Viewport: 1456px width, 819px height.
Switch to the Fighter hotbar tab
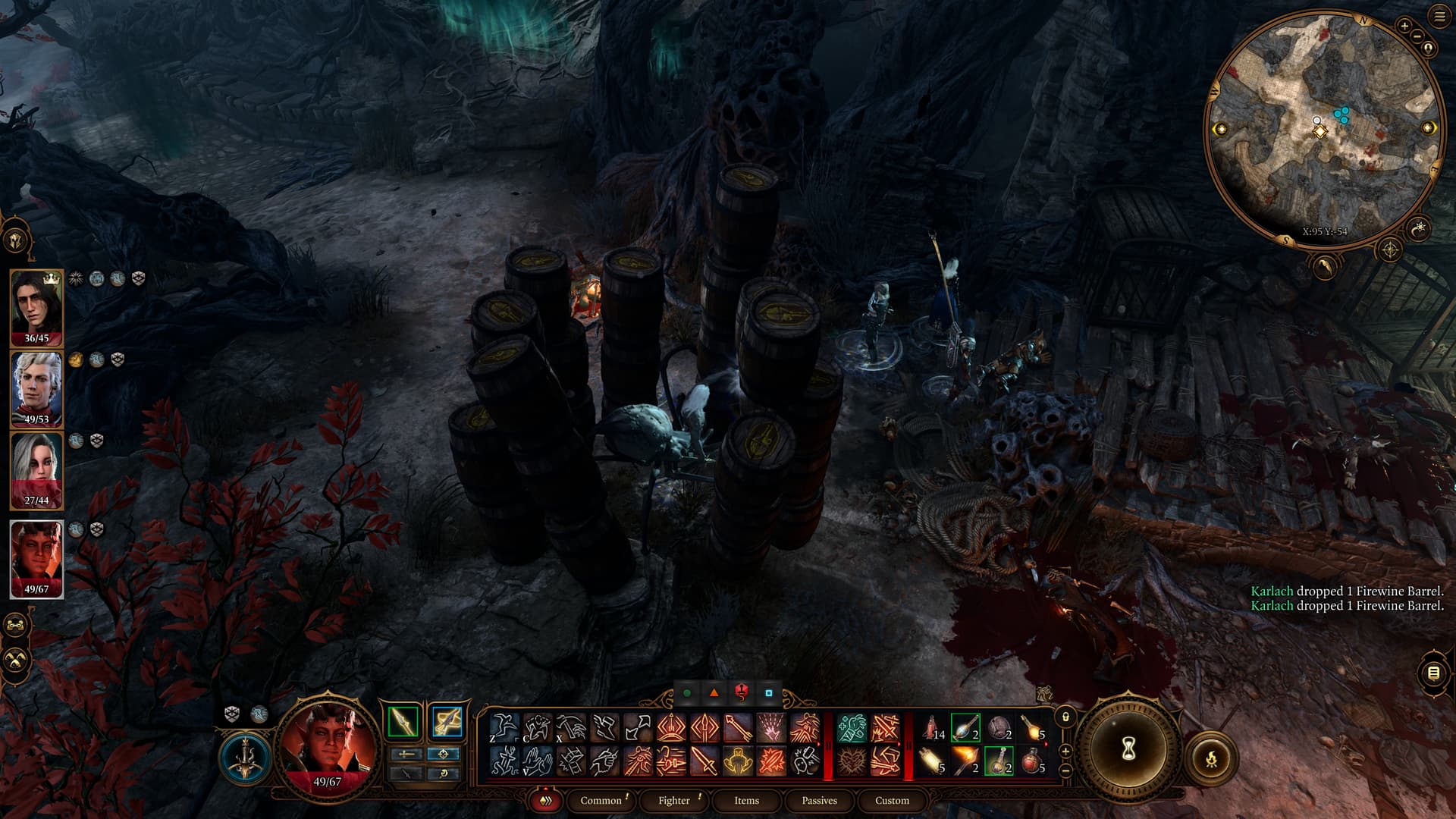(x=674, y=800)
